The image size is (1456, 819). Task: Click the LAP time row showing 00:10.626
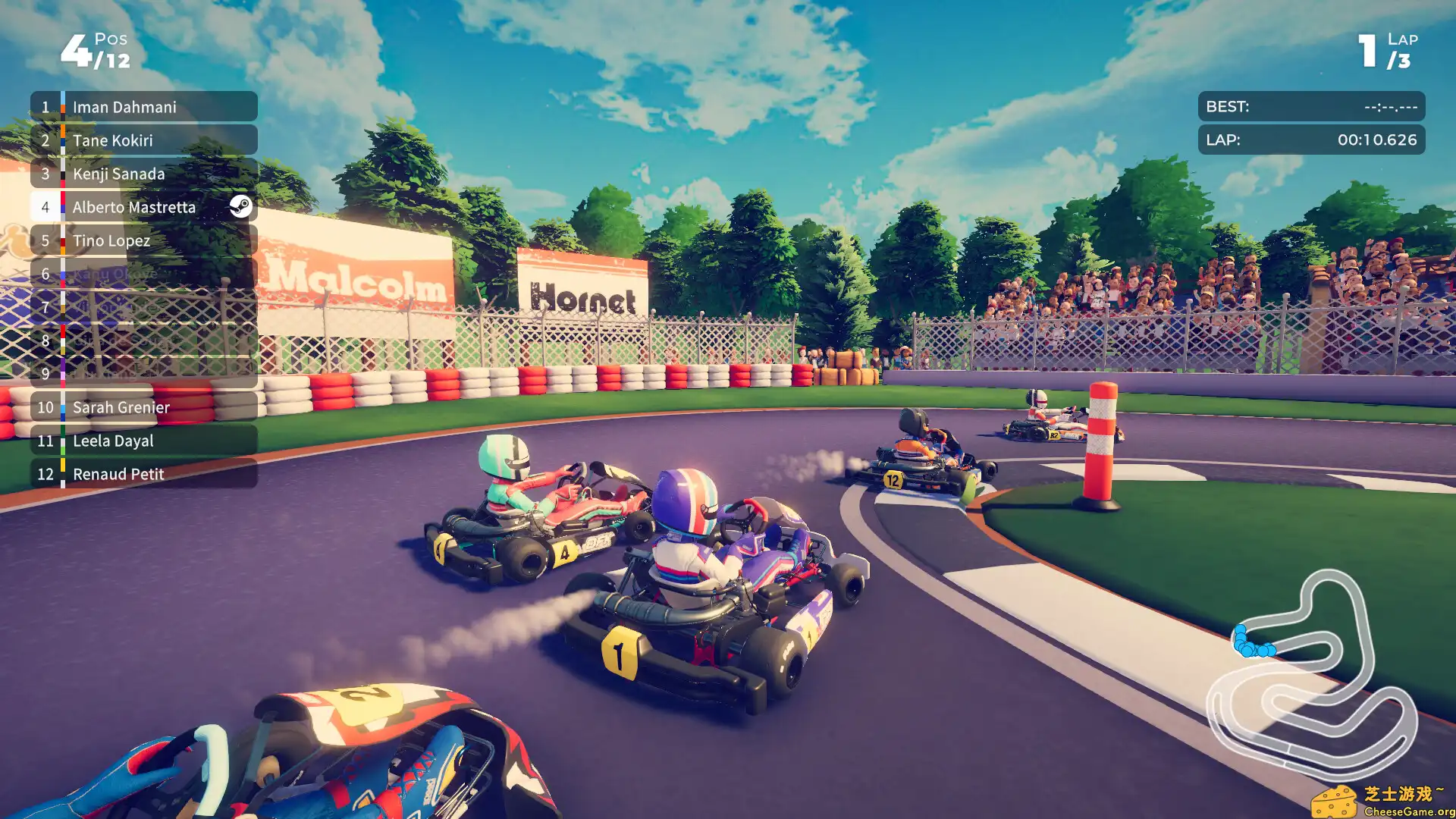[x=1311, y=140]
